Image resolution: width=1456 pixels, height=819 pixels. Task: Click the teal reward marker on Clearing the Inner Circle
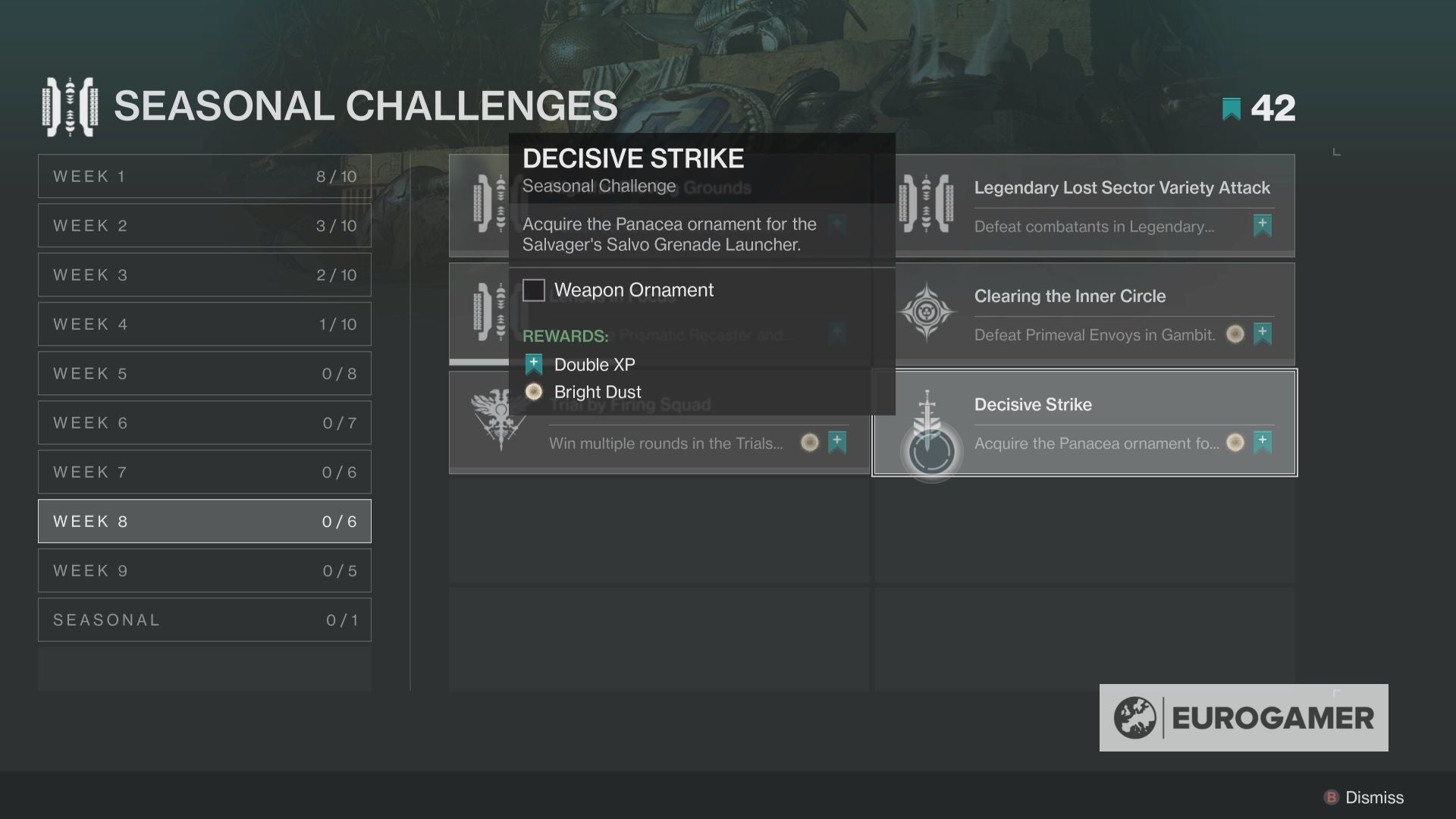tap(1263, 334)
